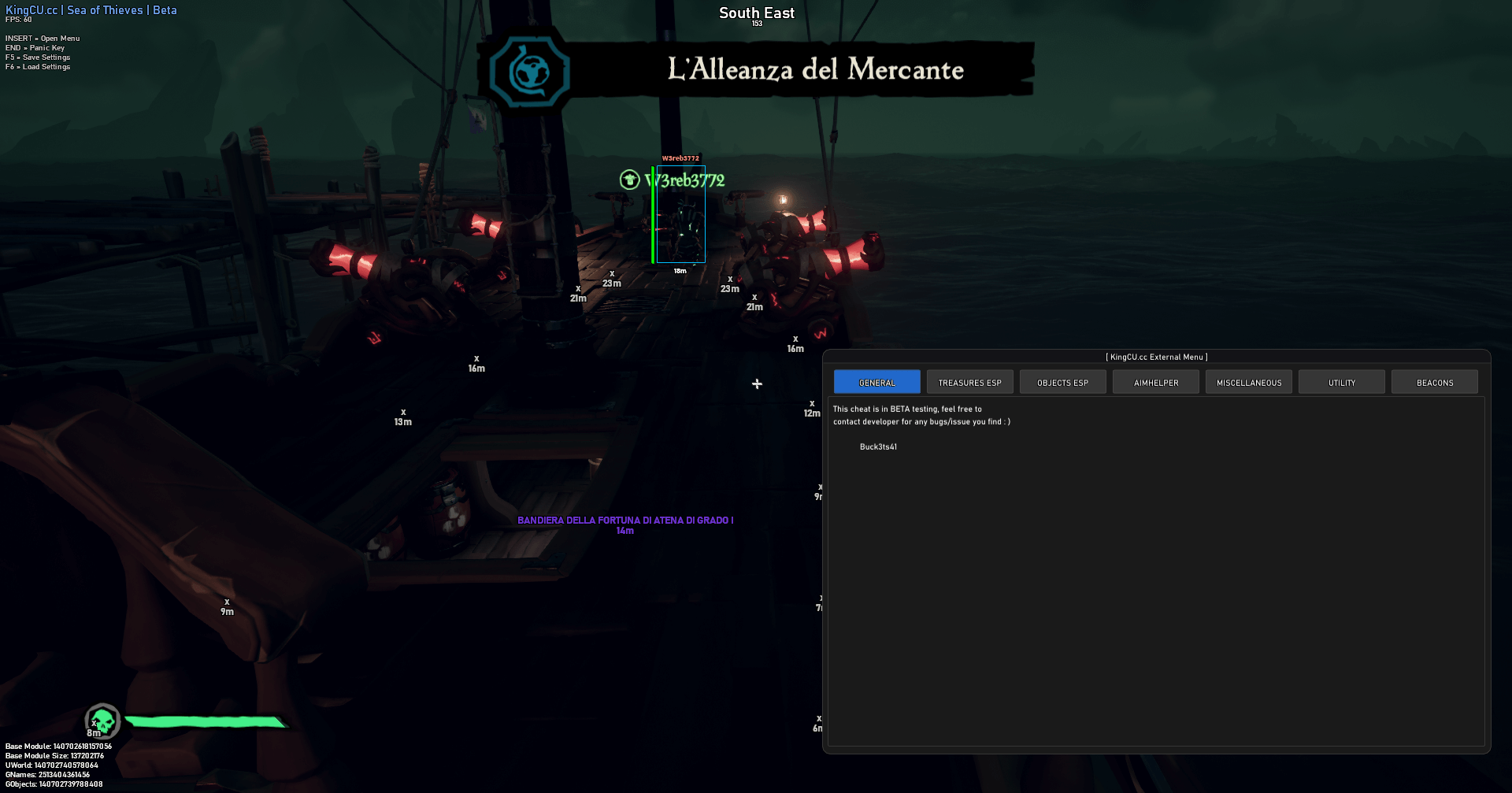Open the MISCELLANEOUS tab
Image resolution: width=1512 pixels, height=793 pixels.
point(1248,381)
